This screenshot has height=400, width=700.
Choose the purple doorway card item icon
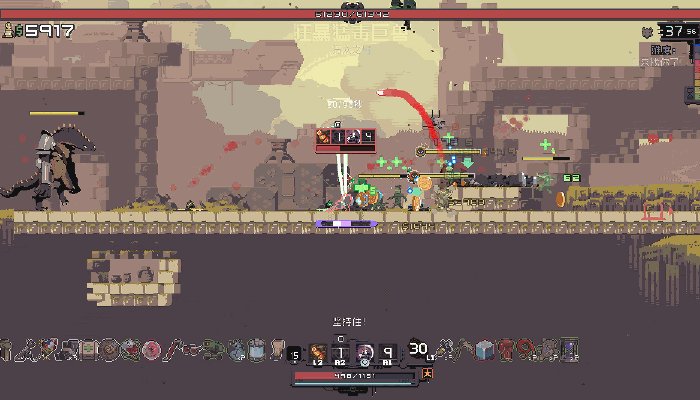pyautogui.click(x=568, y=349)
